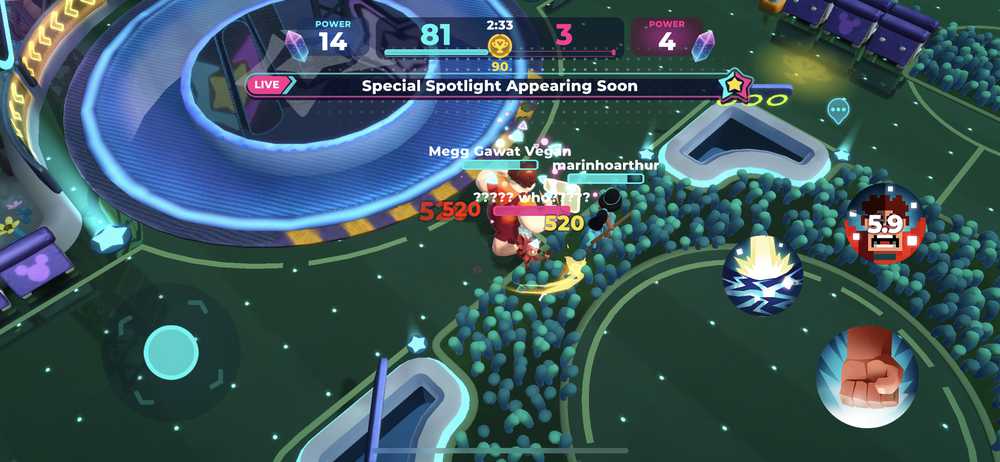Activate the lightning burst ability
This screenshot has height=462, width=1000.
coord(763,275)
